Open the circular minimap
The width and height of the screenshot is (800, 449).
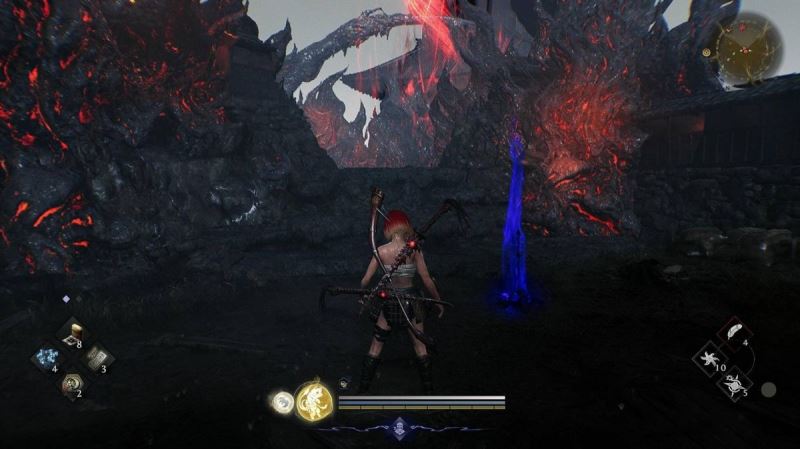coord(749,49)
